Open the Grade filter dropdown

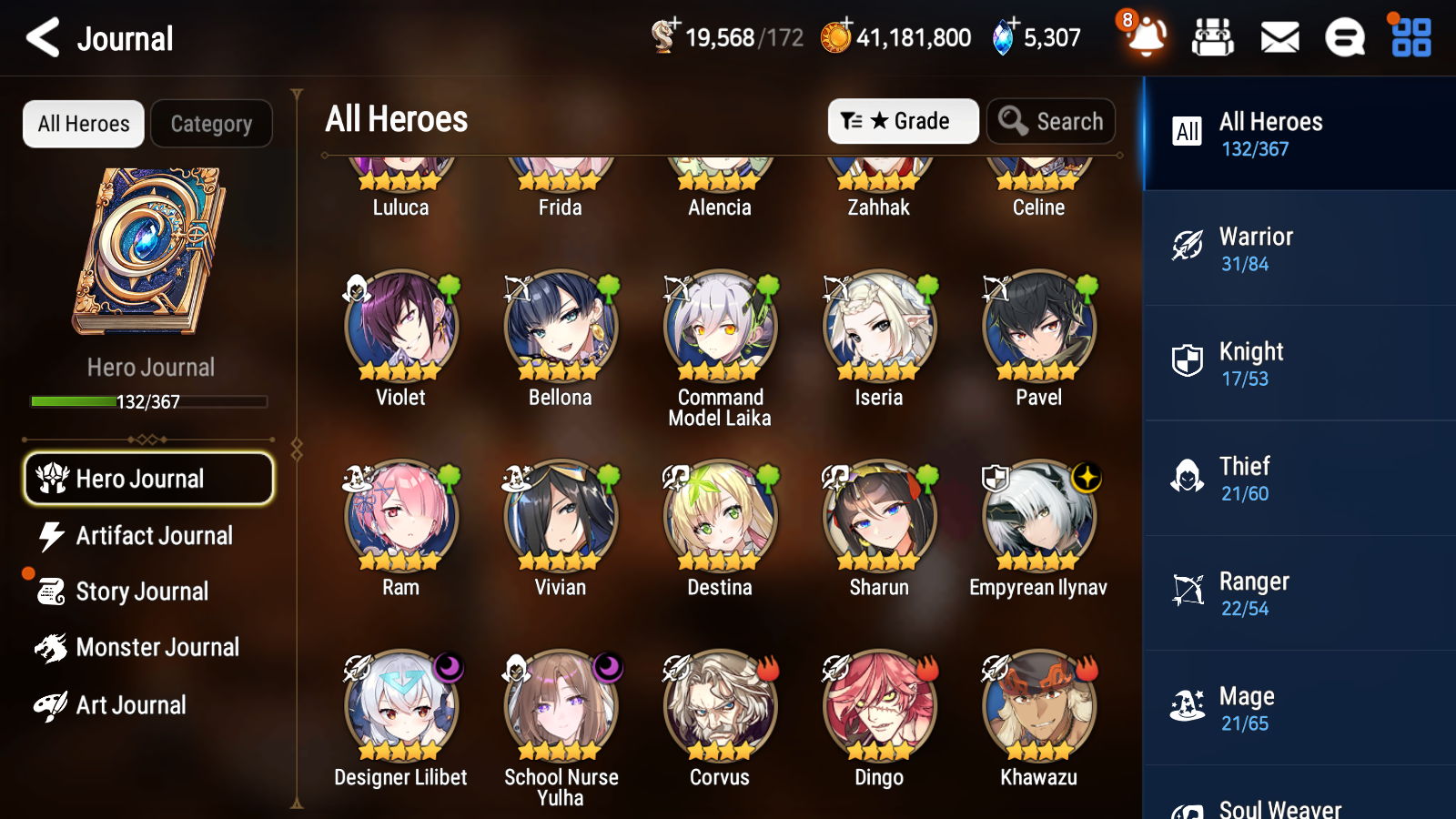pos(903,120)
